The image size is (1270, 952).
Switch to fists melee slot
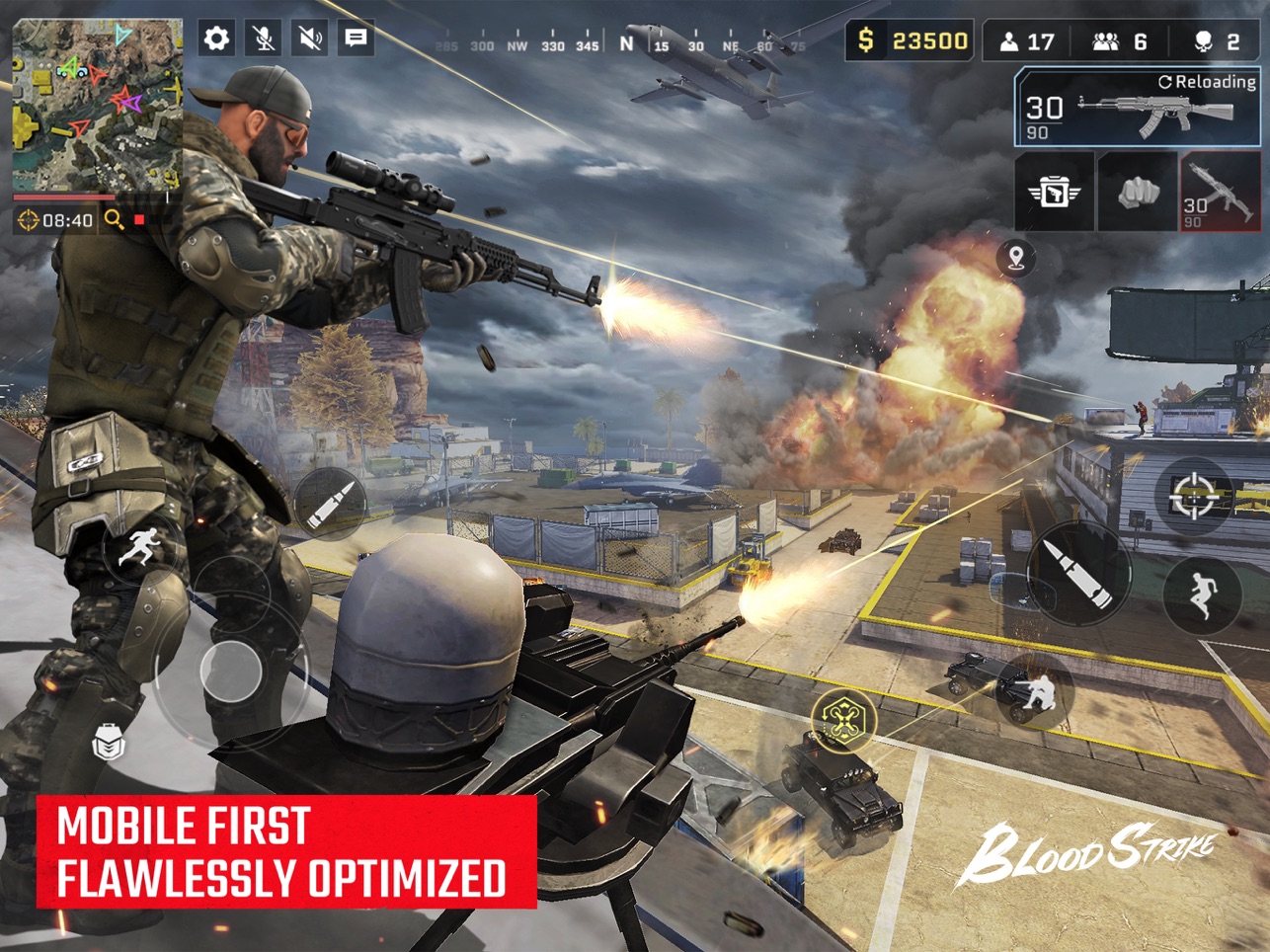coord(1137,193)
